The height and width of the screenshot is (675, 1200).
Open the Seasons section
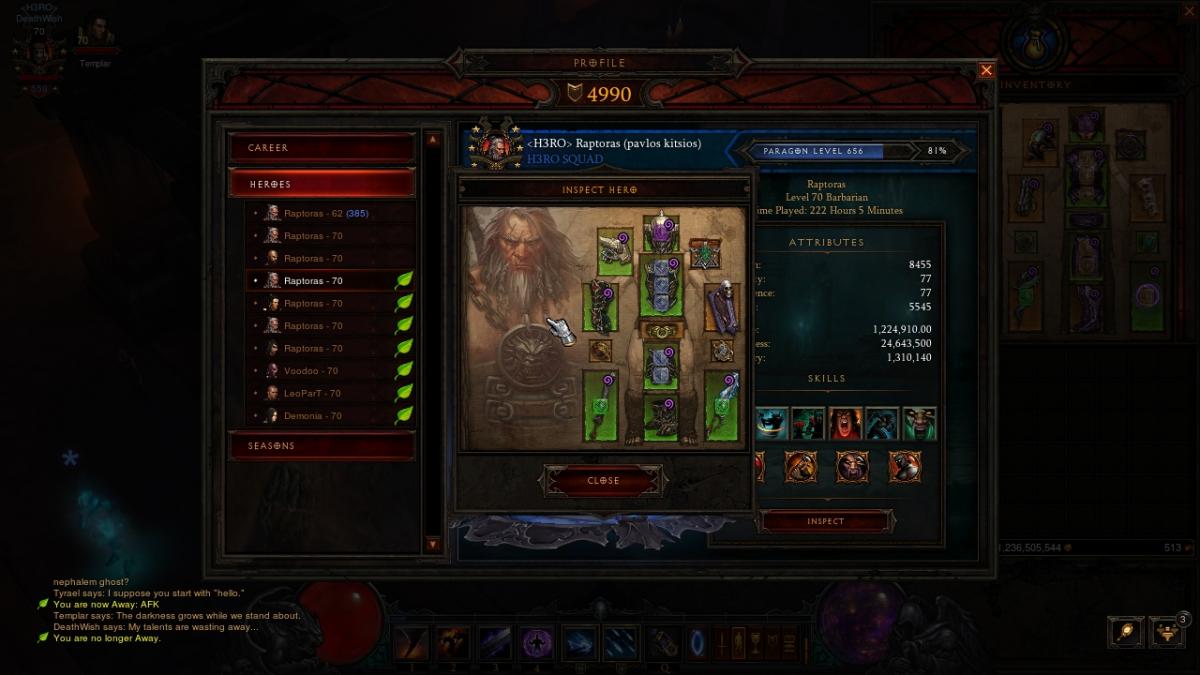[322, 446]
